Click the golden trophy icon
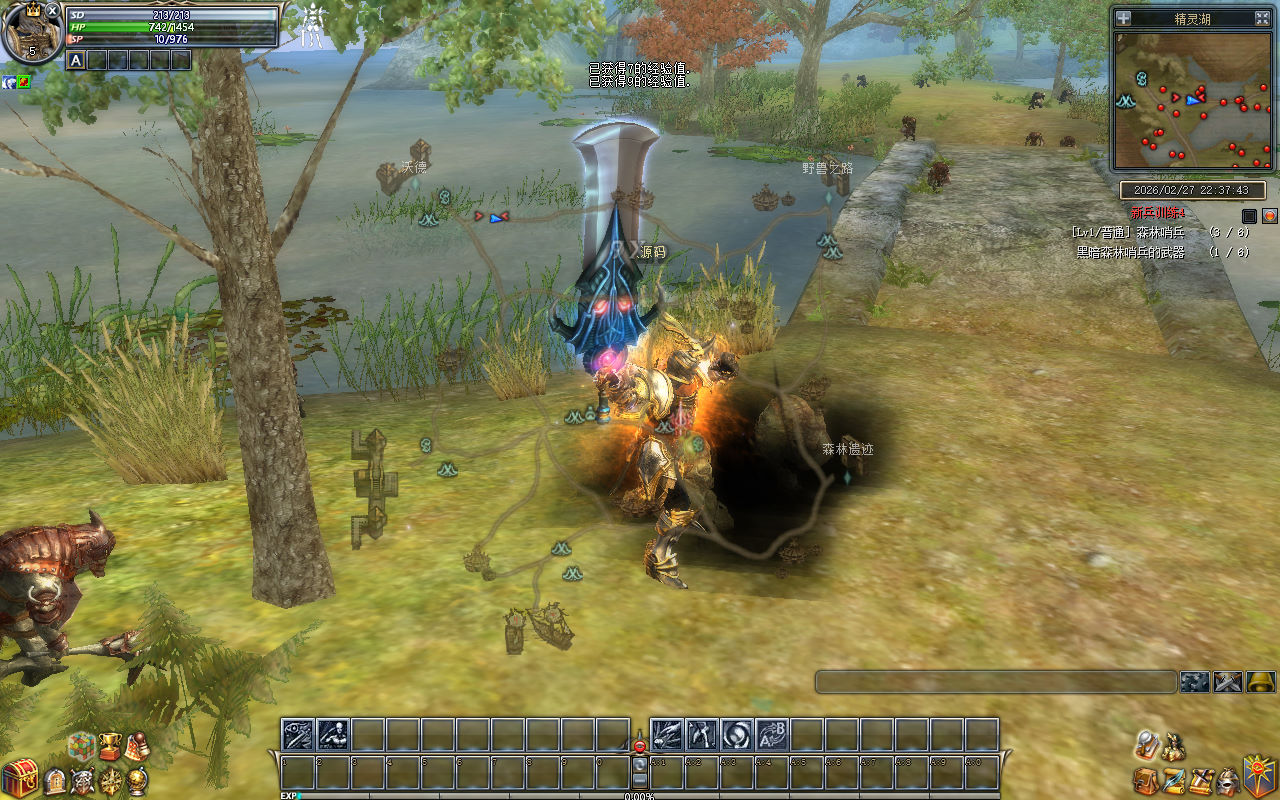Screen dimensions: 1280x800 [x=110, y=745]
